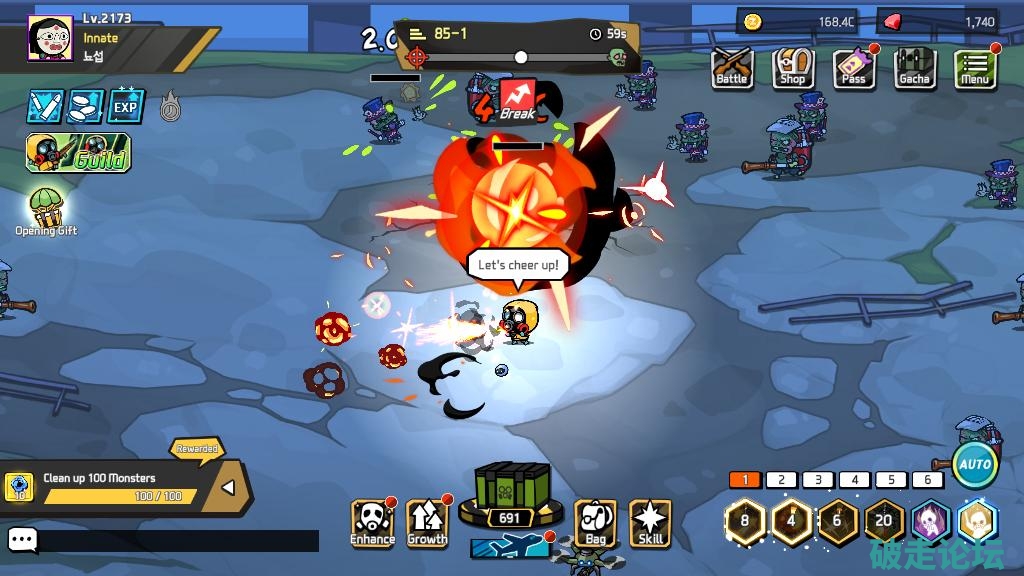Open the Gacha screen
This screenshot has width=1024, height=576.
tap(914, 68)
